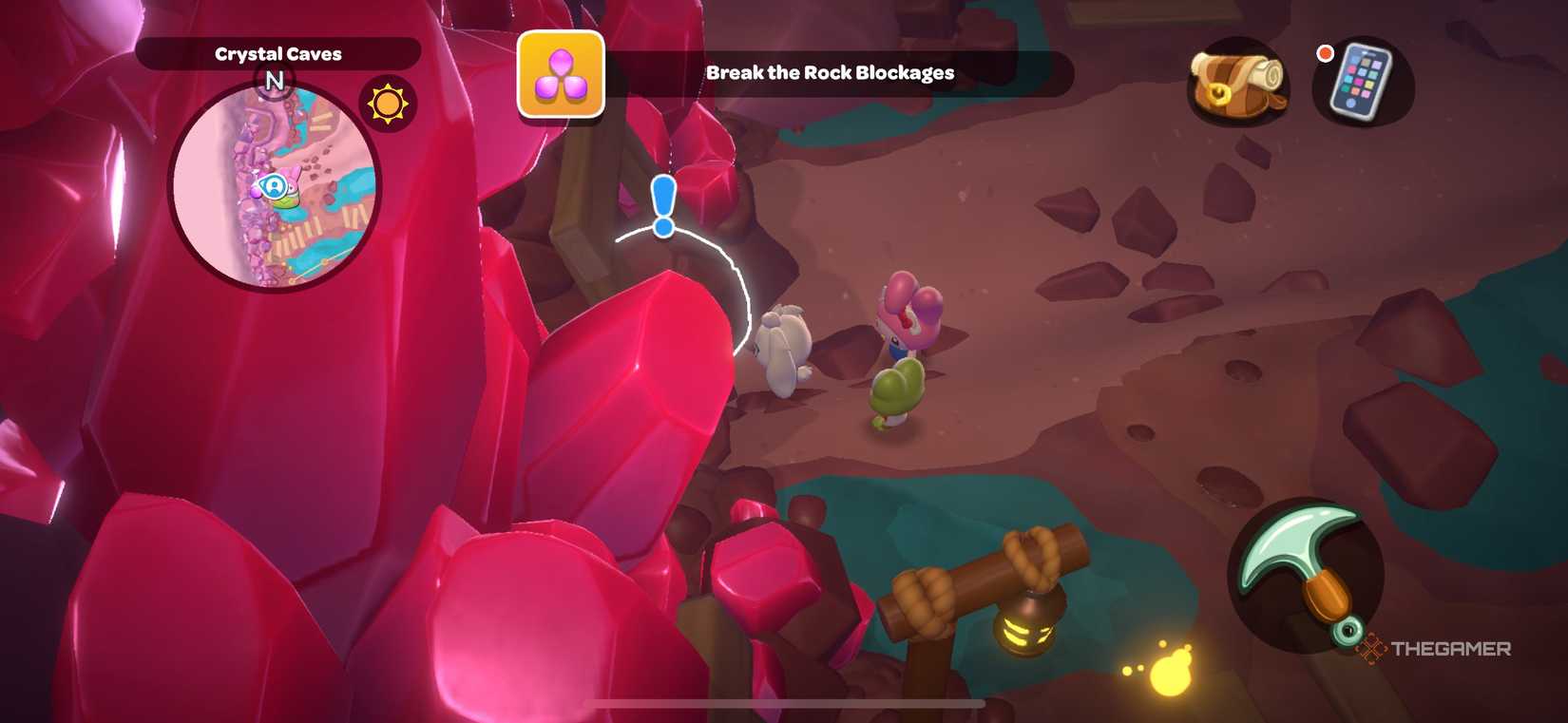
Task: Select the Crystal Caves location label
Action: click(x=279, y=53)
